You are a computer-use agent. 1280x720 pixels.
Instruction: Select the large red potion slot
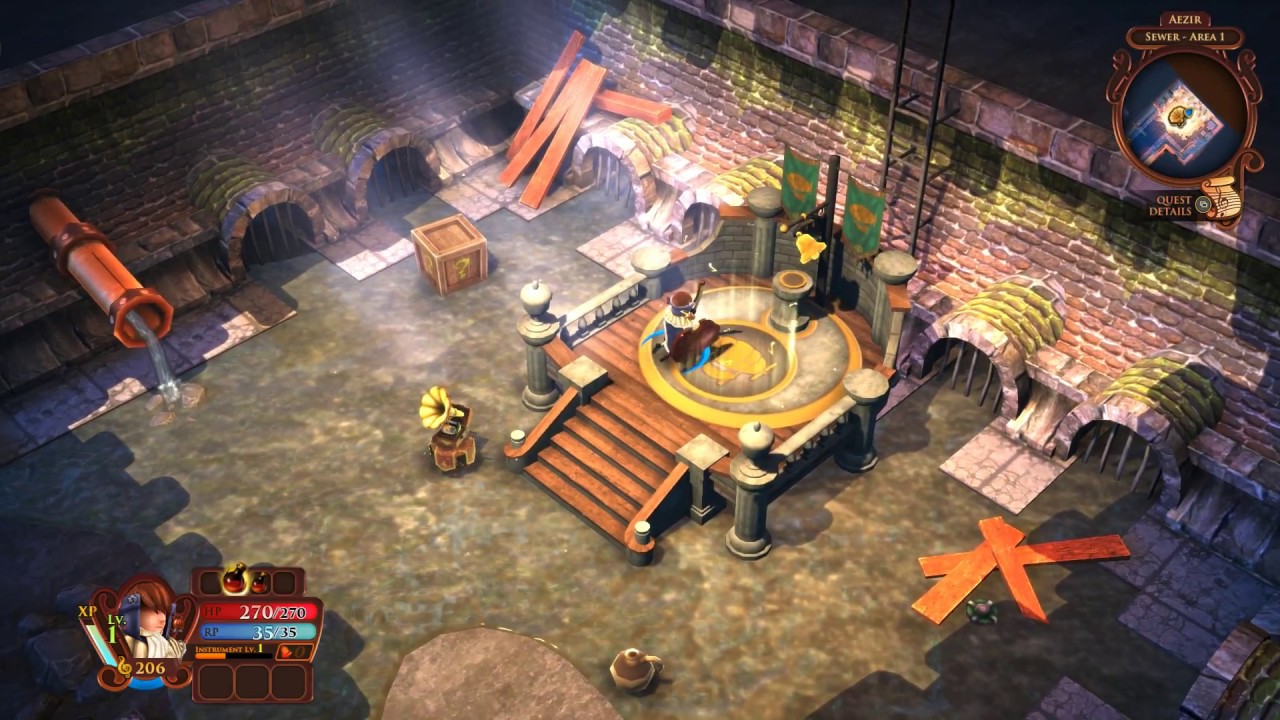pyautogui.click(x=236, y=581)
